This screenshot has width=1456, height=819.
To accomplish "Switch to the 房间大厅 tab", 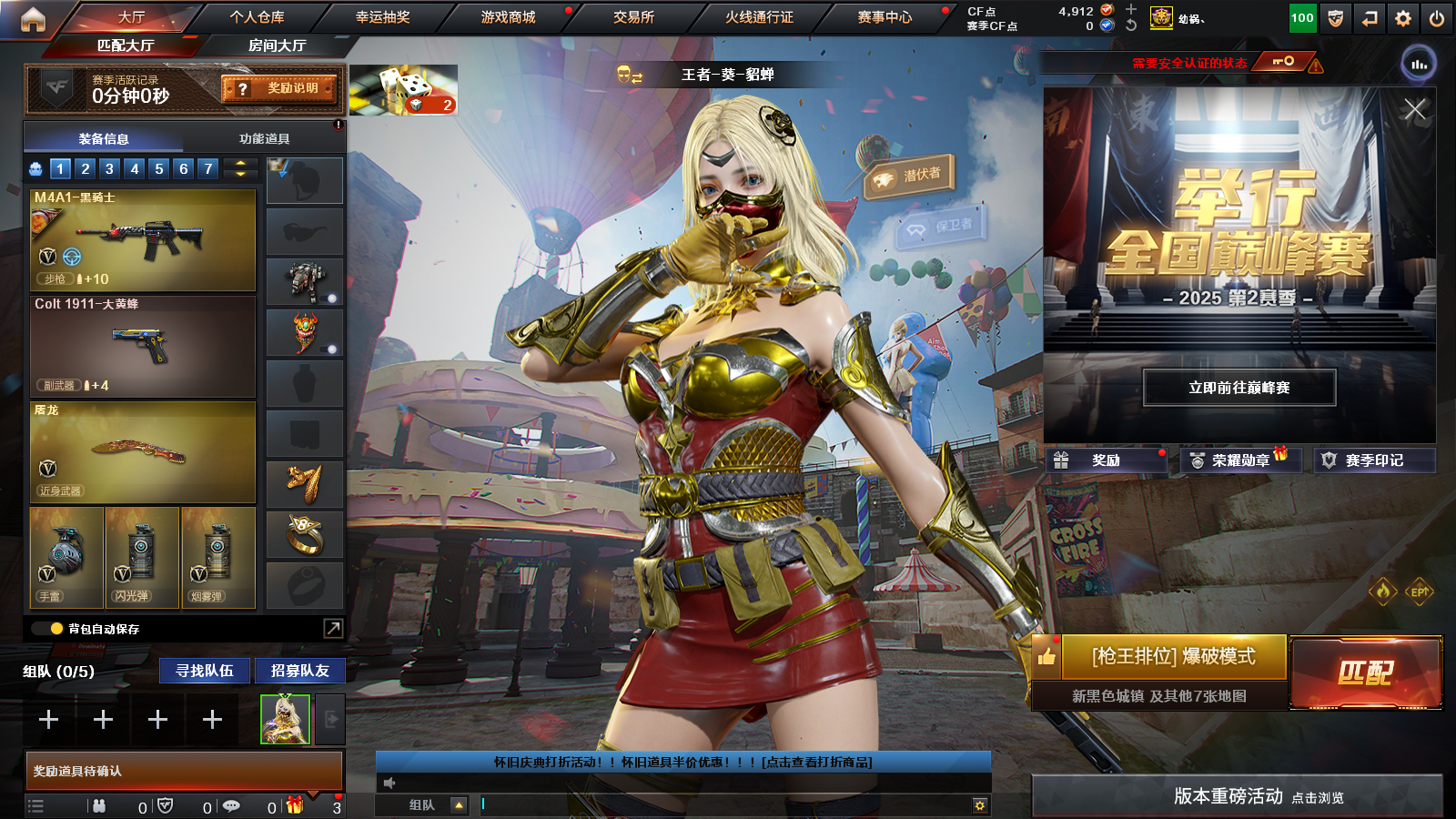I will click(x=277, y=45).
